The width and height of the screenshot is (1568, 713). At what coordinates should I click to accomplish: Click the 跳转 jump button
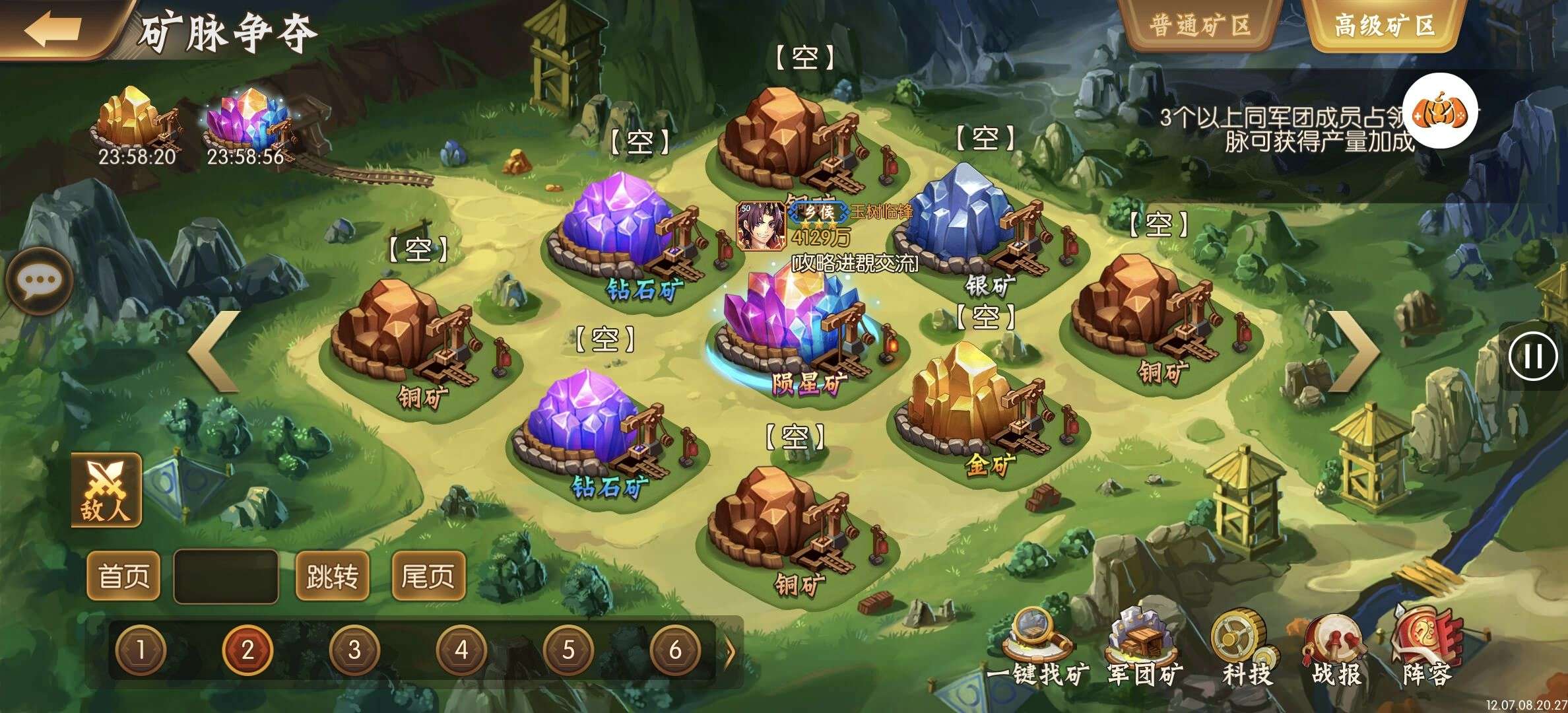[x=332, y=576]
